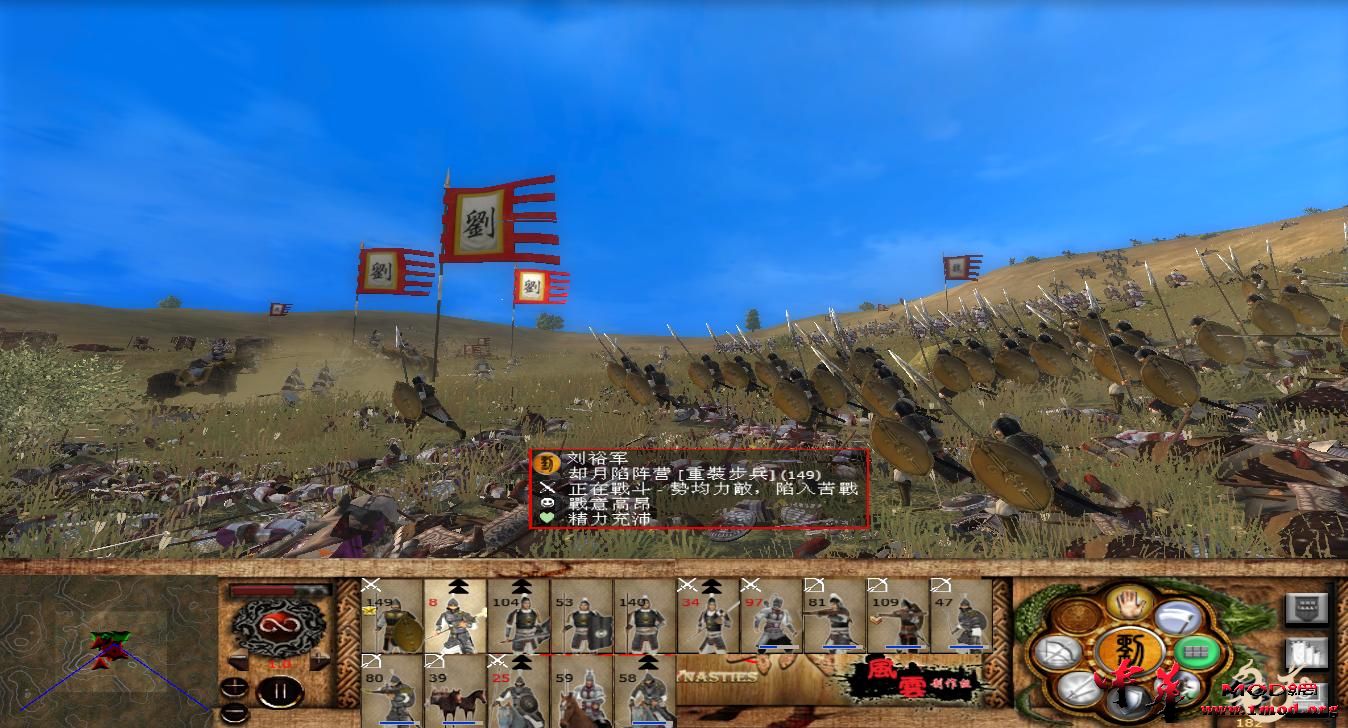Collapse the control panel with the minus button
The height and width of the screenshot is (728, 1348).
point(233,712)
